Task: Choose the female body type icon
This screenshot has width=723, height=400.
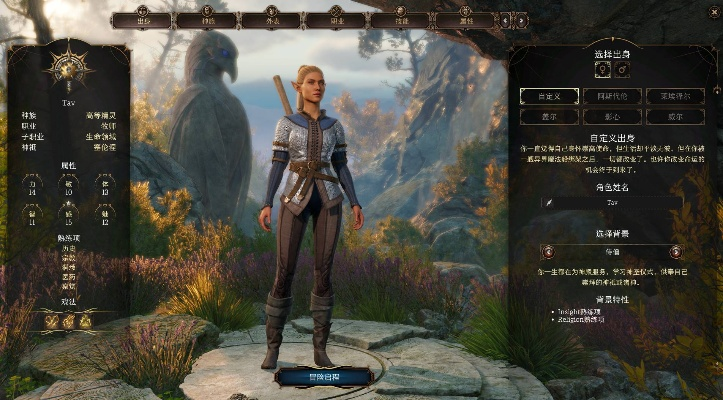Action: 602,70
